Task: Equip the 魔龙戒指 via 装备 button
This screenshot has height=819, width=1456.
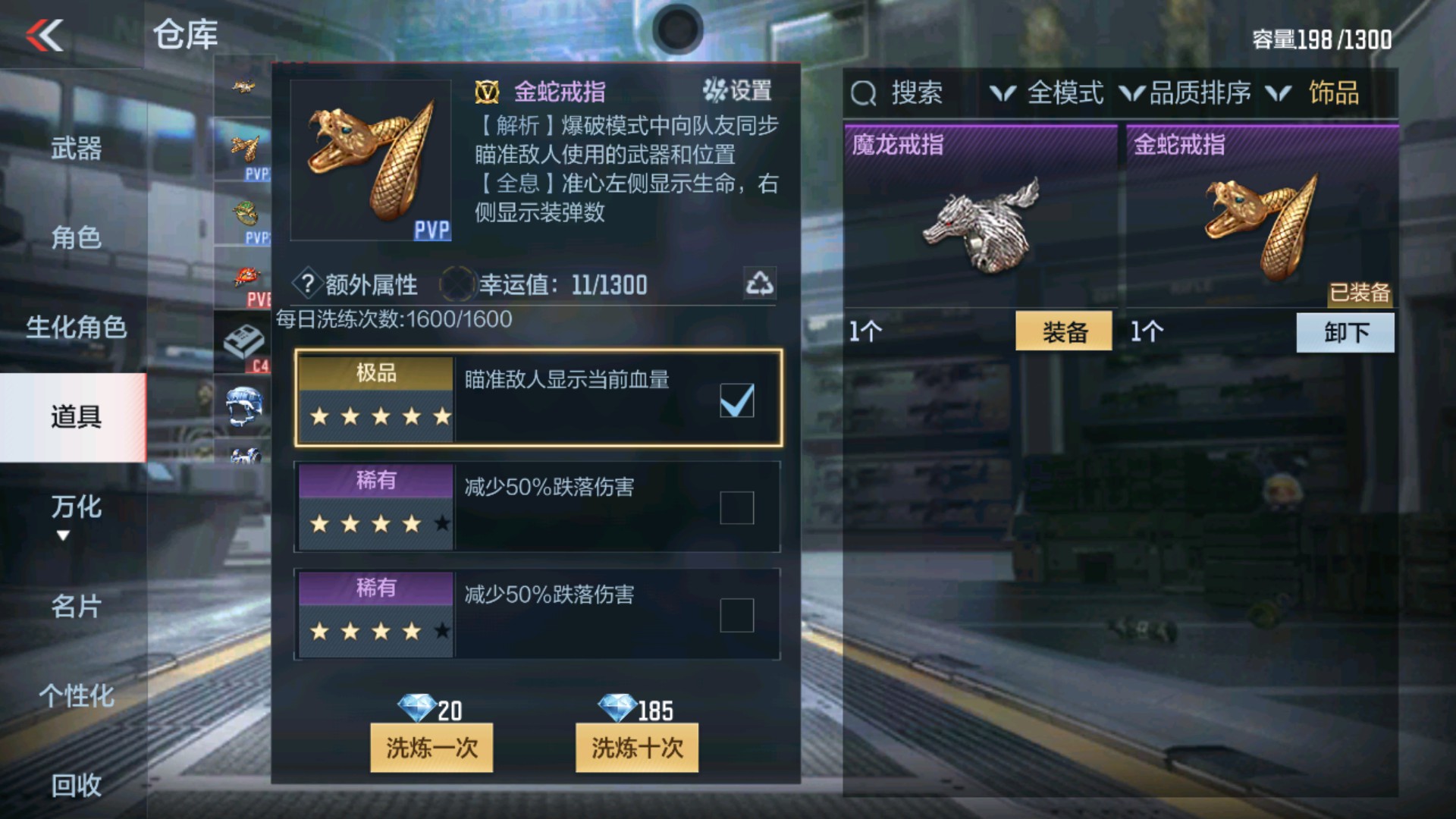Action: coord(1065,332)
